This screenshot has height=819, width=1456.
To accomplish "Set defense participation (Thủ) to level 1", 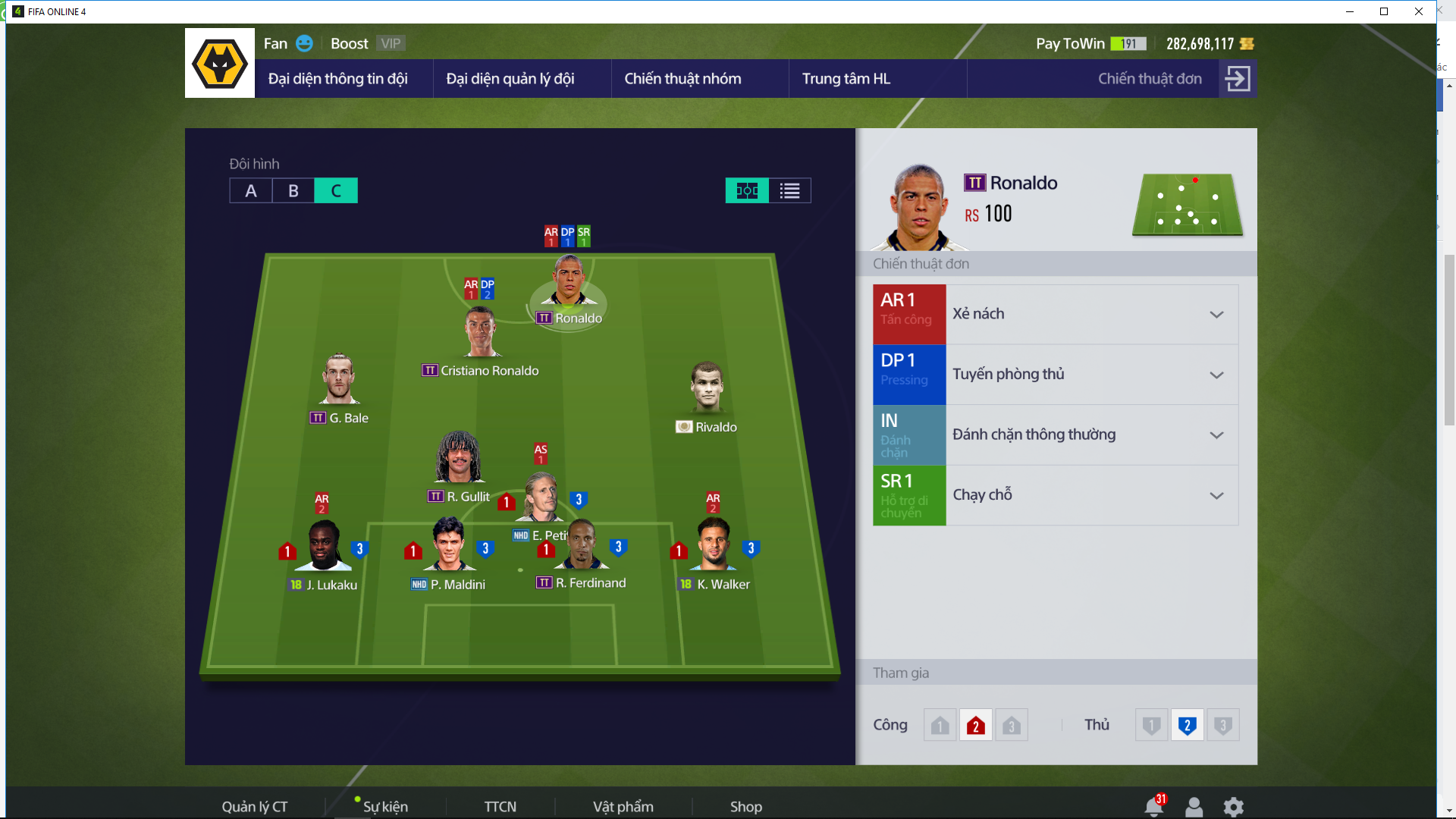I will click(1151, 726).
